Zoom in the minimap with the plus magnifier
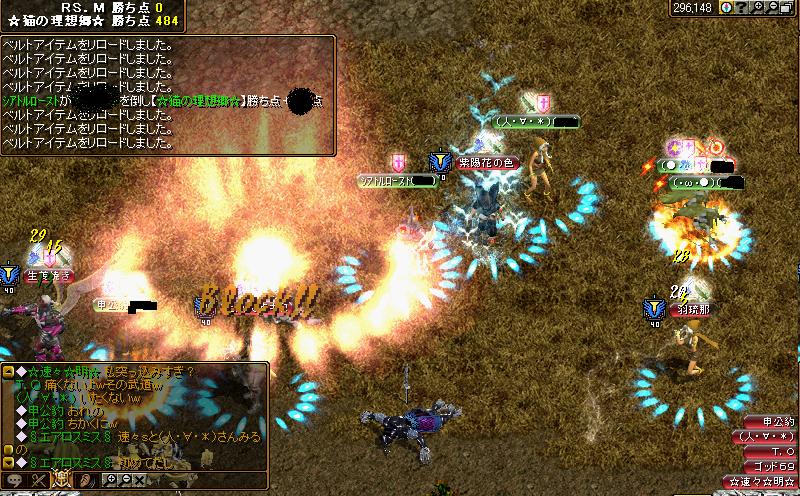Image resolution: width=800 pixels, height=496 pixels. (756, 8)
